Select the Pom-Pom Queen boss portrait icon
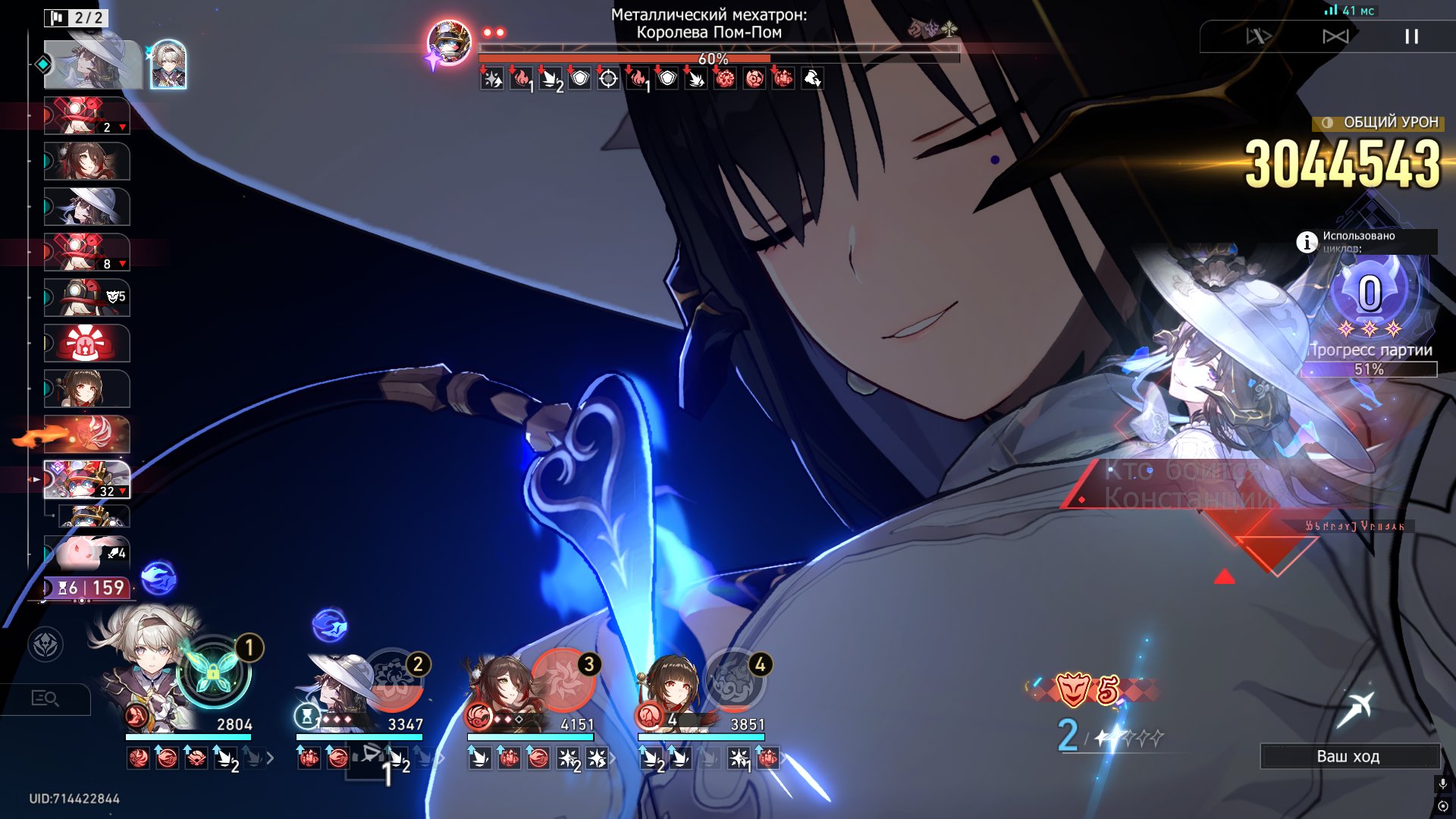This screenshot has height=819, width=1456. (449, 42)
